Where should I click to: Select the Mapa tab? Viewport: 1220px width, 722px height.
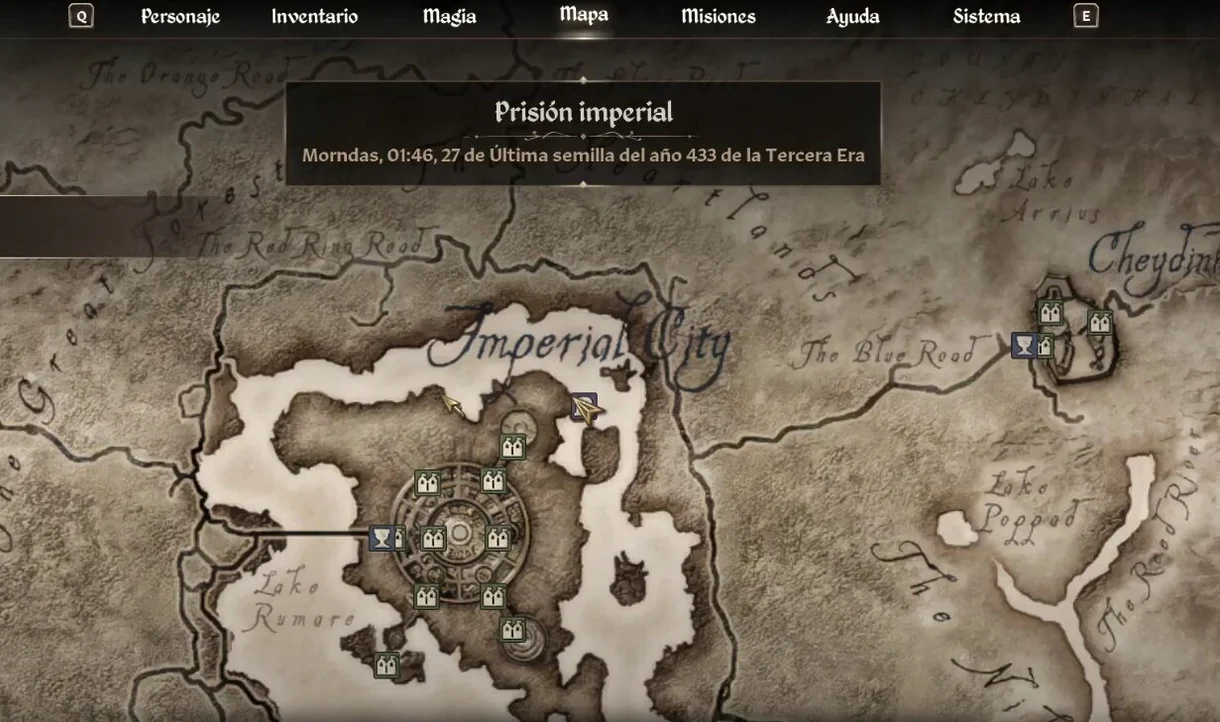(584, 15)
